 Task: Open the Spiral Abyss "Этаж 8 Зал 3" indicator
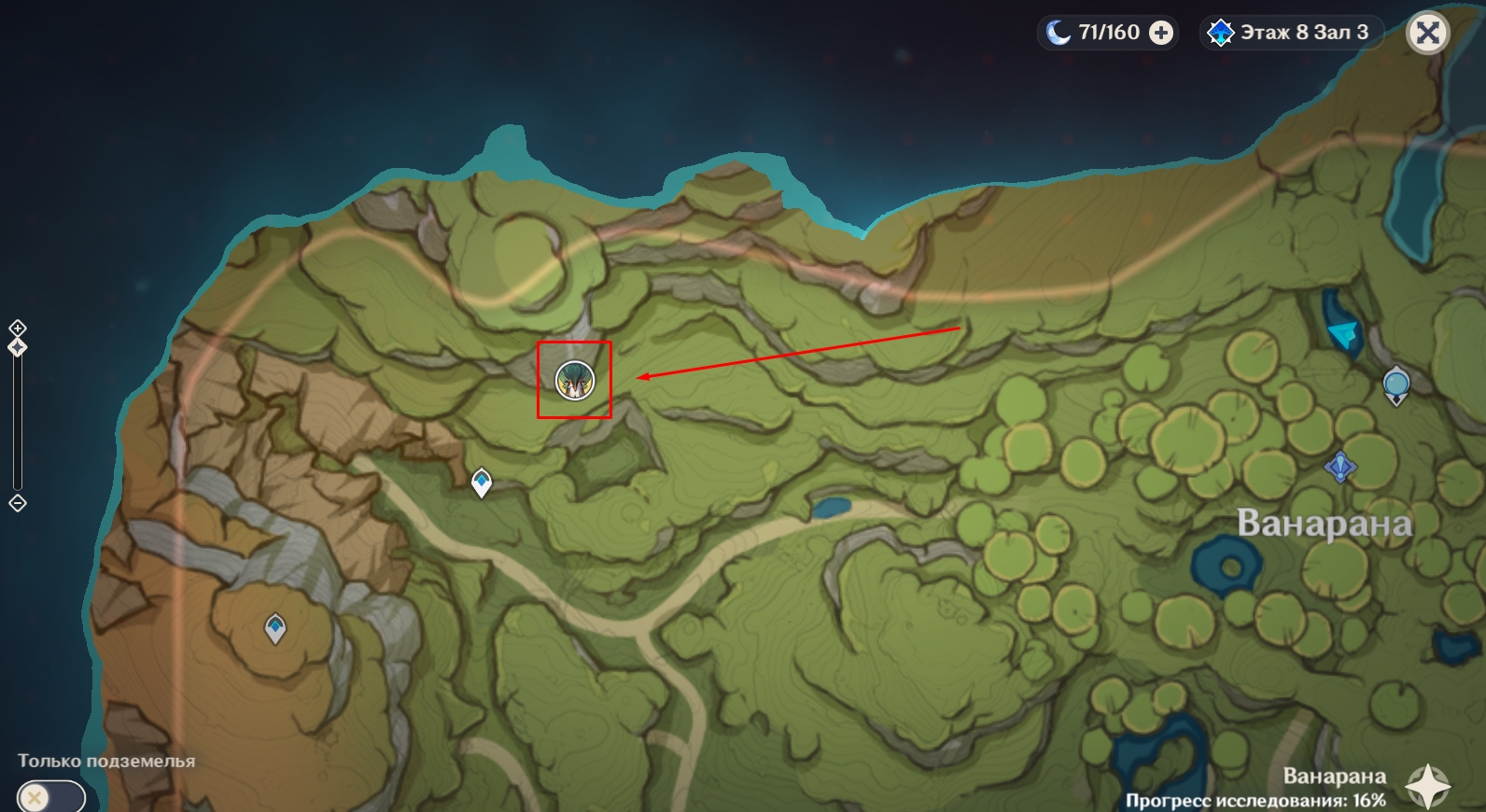[x=1292, y=33]
